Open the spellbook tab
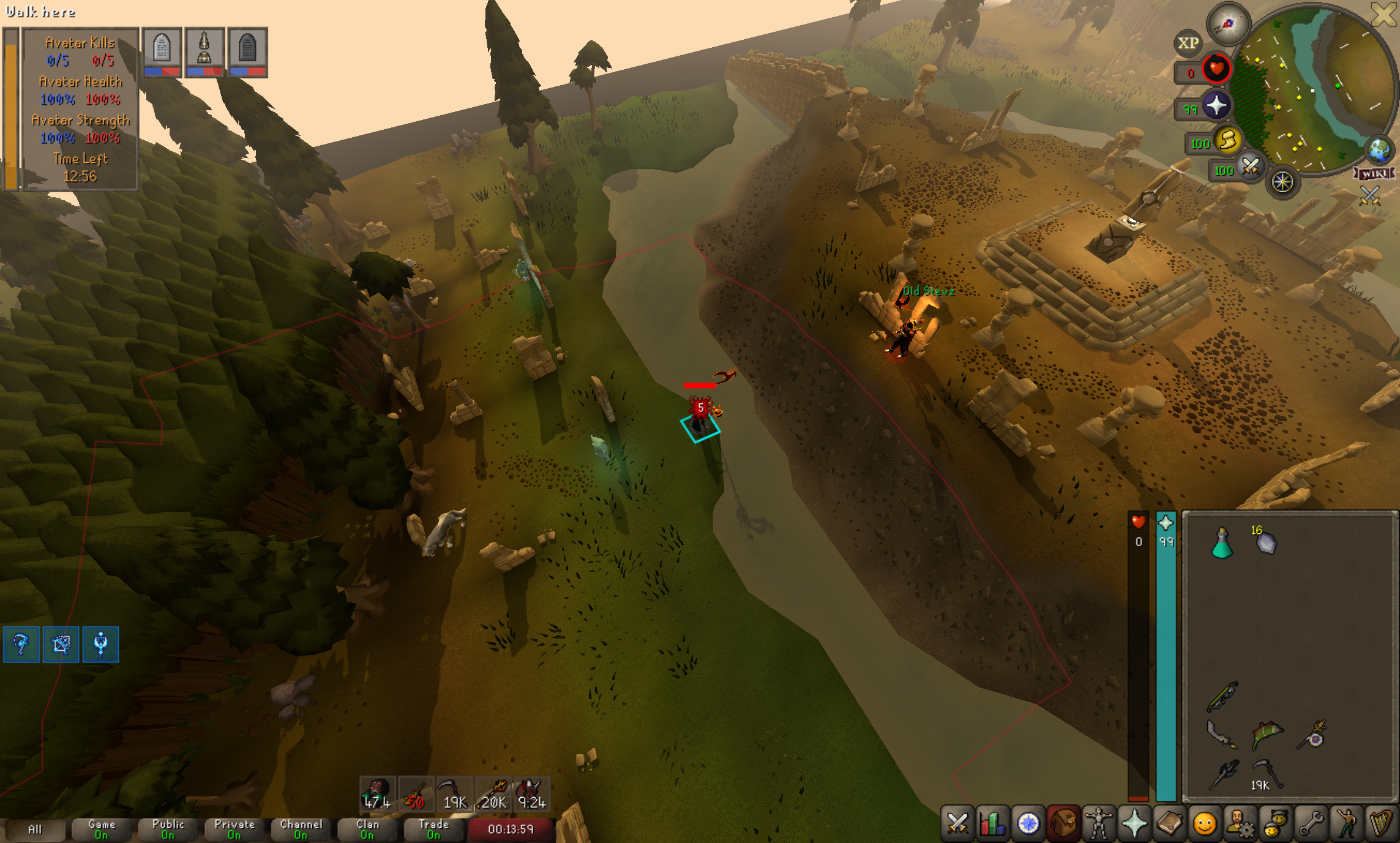Viewport: 1400px width, 843px height. tap(1169, 823)
